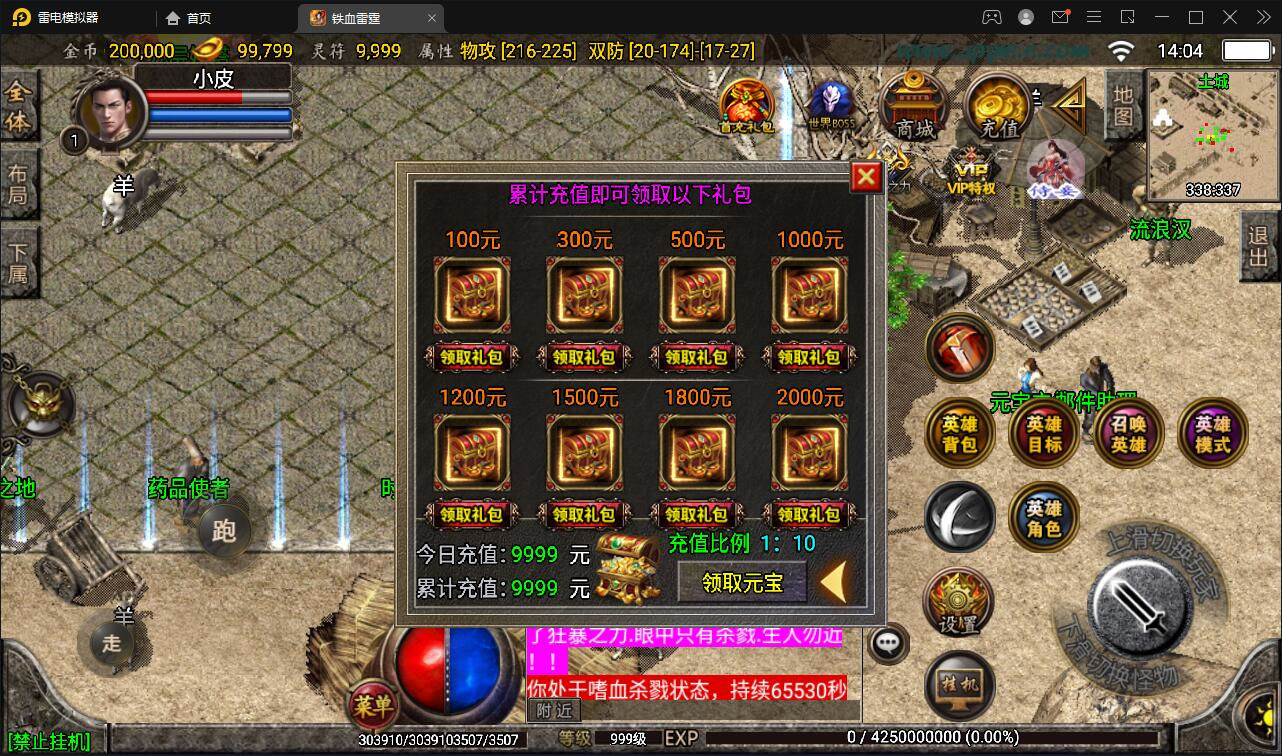Open the 世界BOSS icon
This screenshot has width=1282, height=756.
pyautogui.click(x=830, y=100)
